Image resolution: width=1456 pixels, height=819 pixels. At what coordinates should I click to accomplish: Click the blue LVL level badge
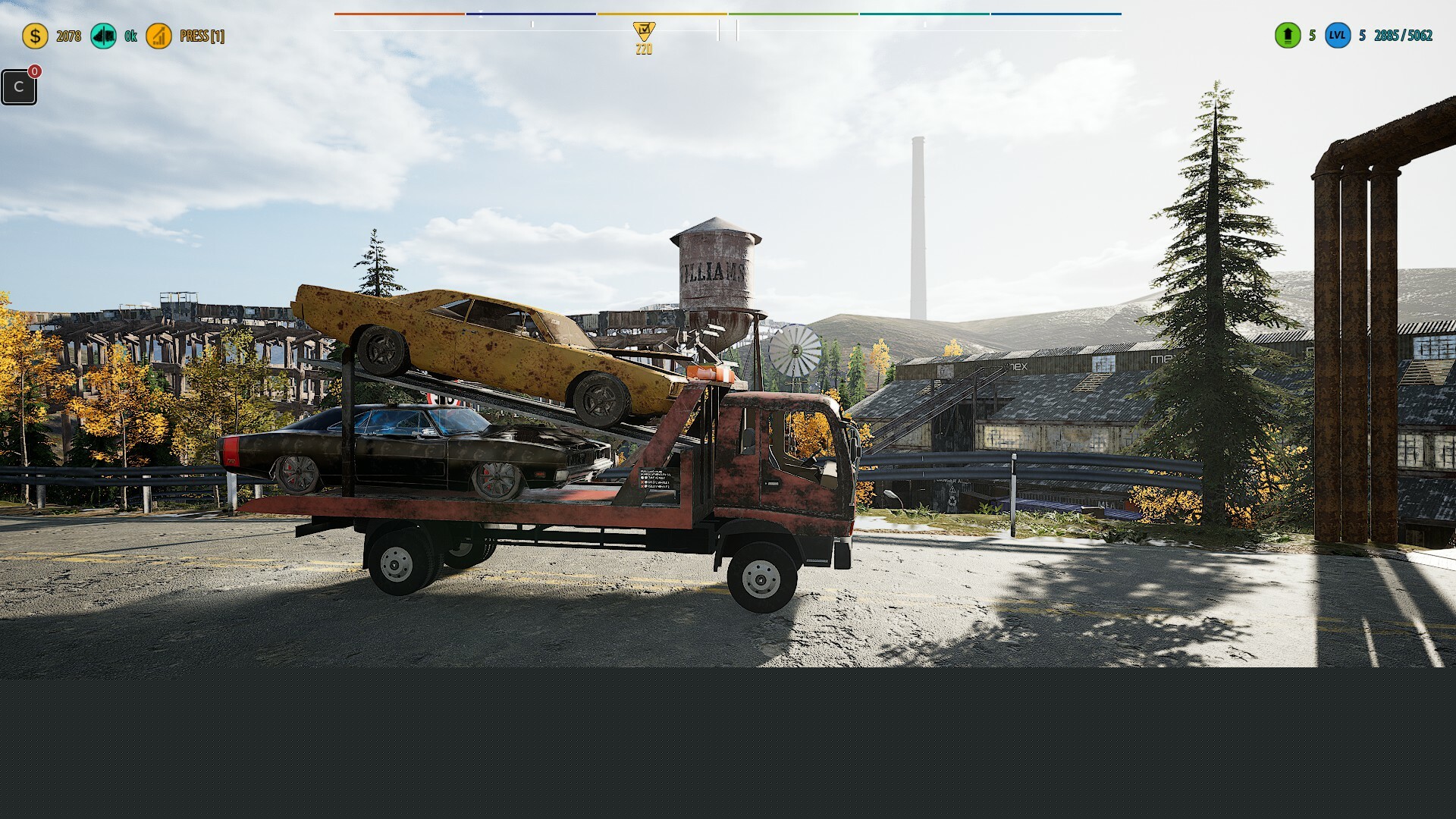(1338, 36)
